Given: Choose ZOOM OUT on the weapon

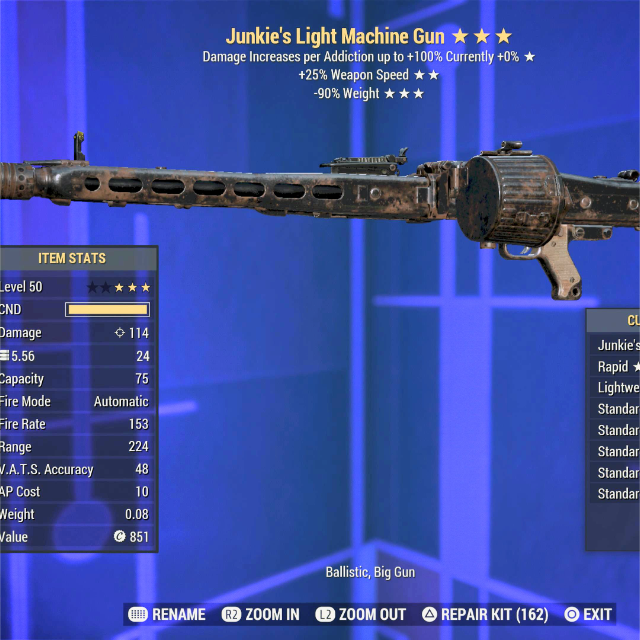Looking at the screenshot, I should [360, 614].
